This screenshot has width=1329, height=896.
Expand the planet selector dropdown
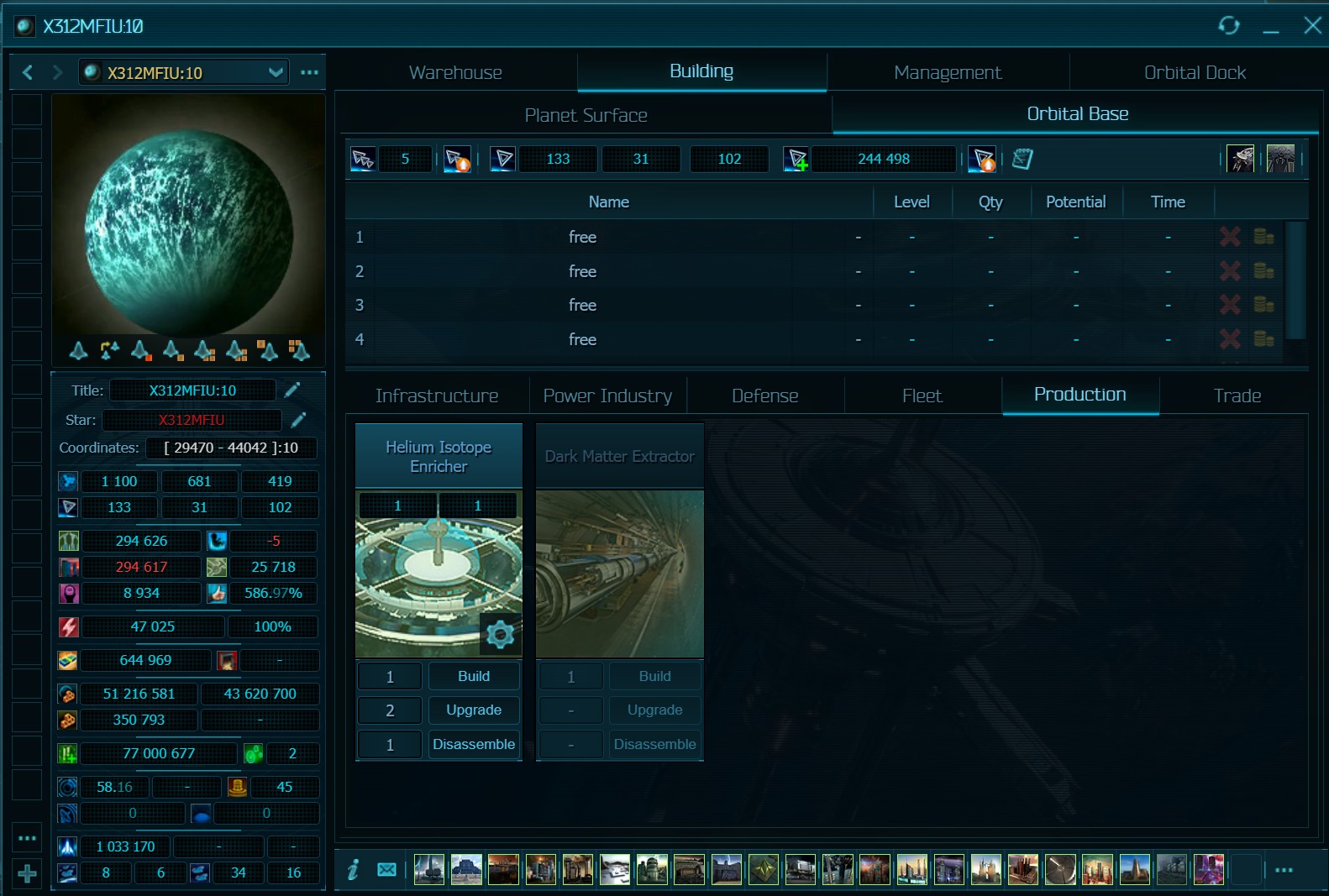pyautogui.click(x=276, y=73)
